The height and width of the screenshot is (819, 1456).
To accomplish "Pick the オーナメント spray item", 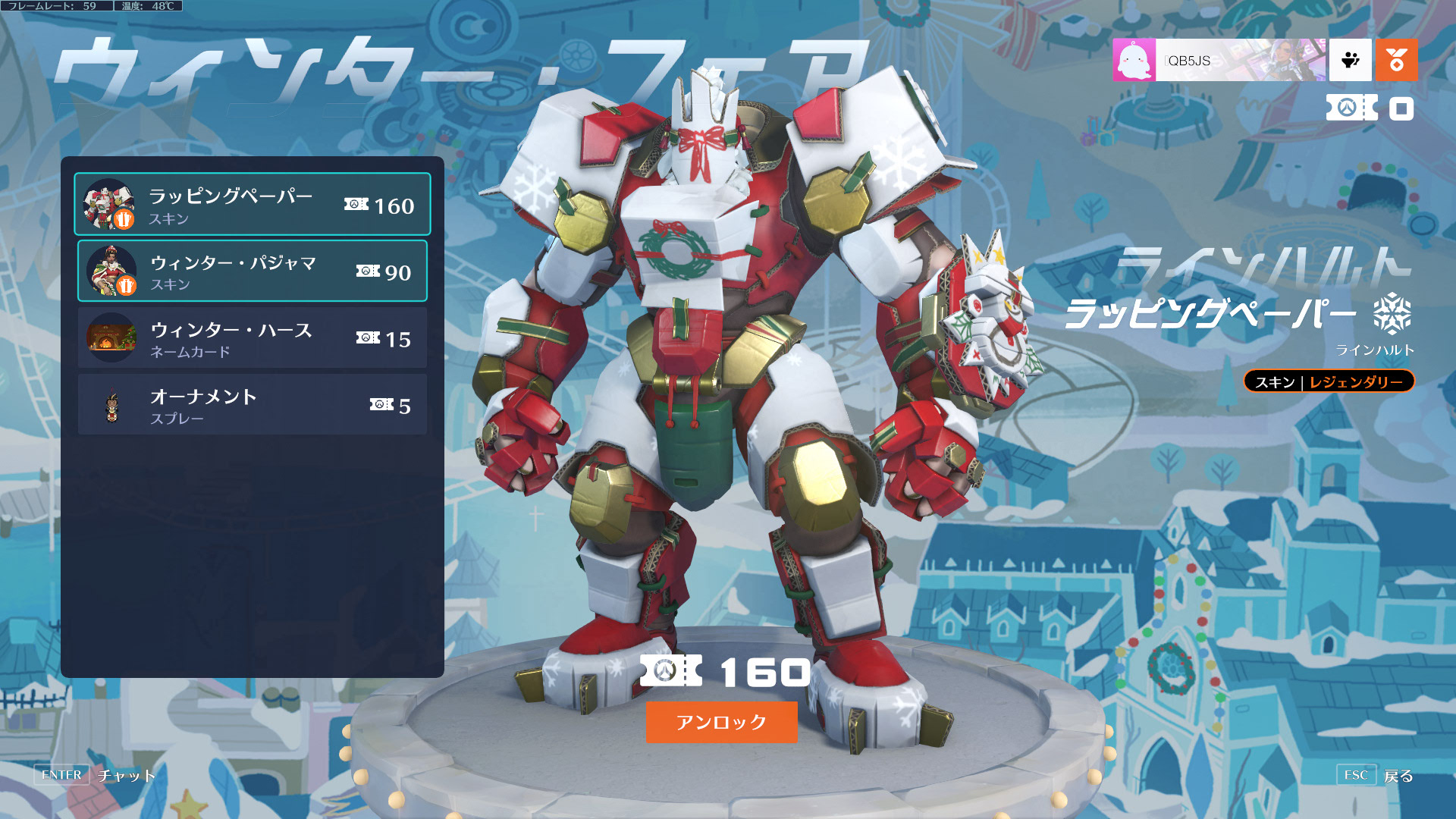I will tap(252, 405).
